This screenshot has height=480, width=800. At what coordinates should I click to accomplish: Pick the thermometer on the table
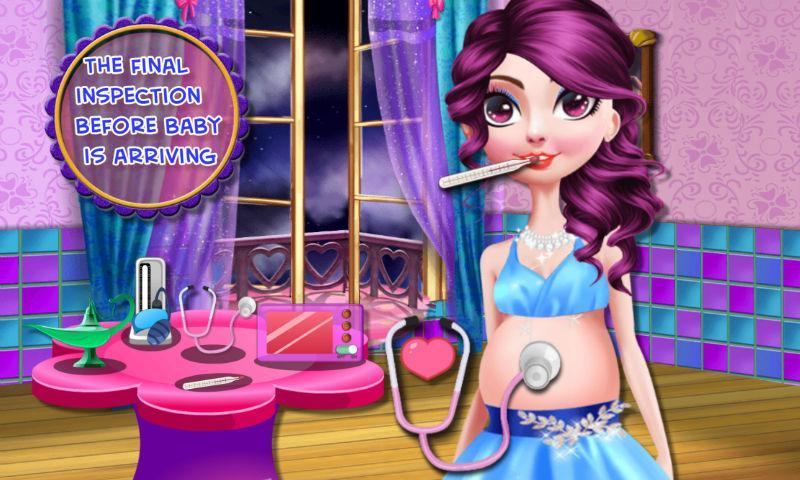point(210,383)
